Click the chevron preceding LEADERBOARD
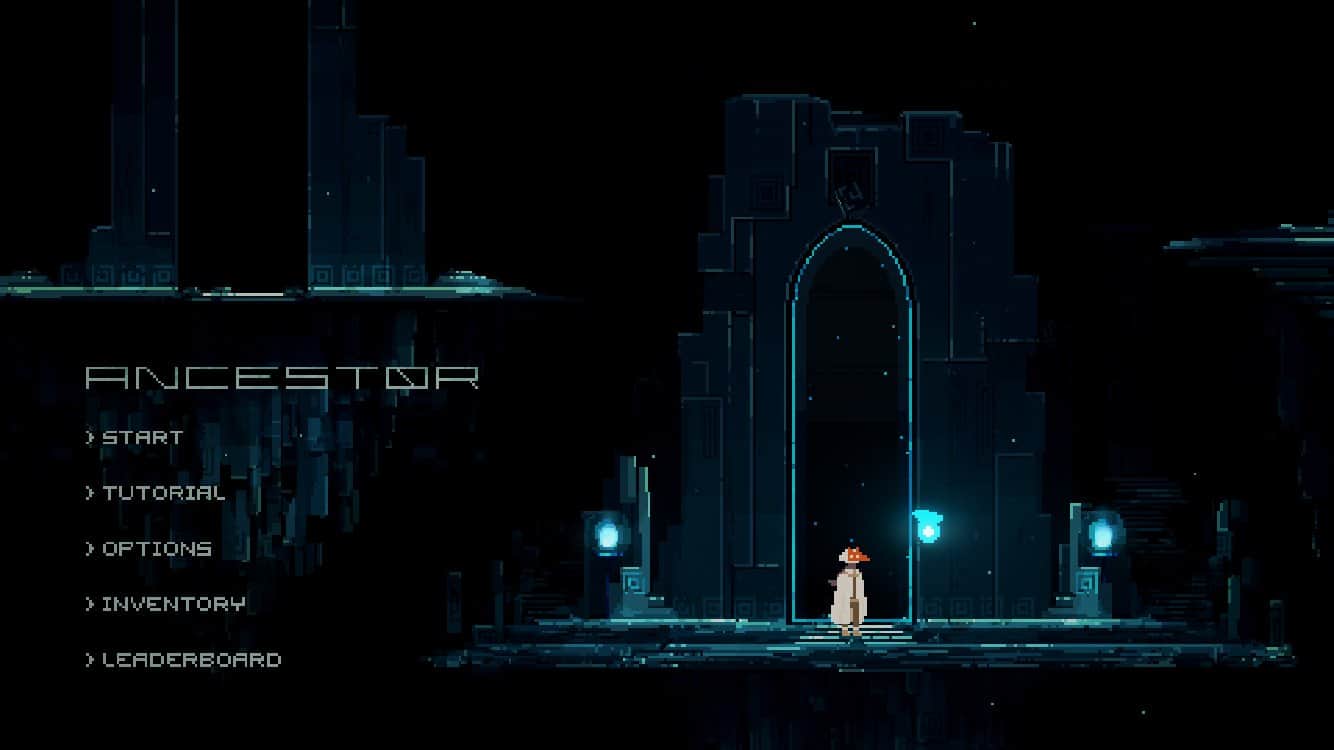The image size is (1334, 750). click(x=89, y=660)
